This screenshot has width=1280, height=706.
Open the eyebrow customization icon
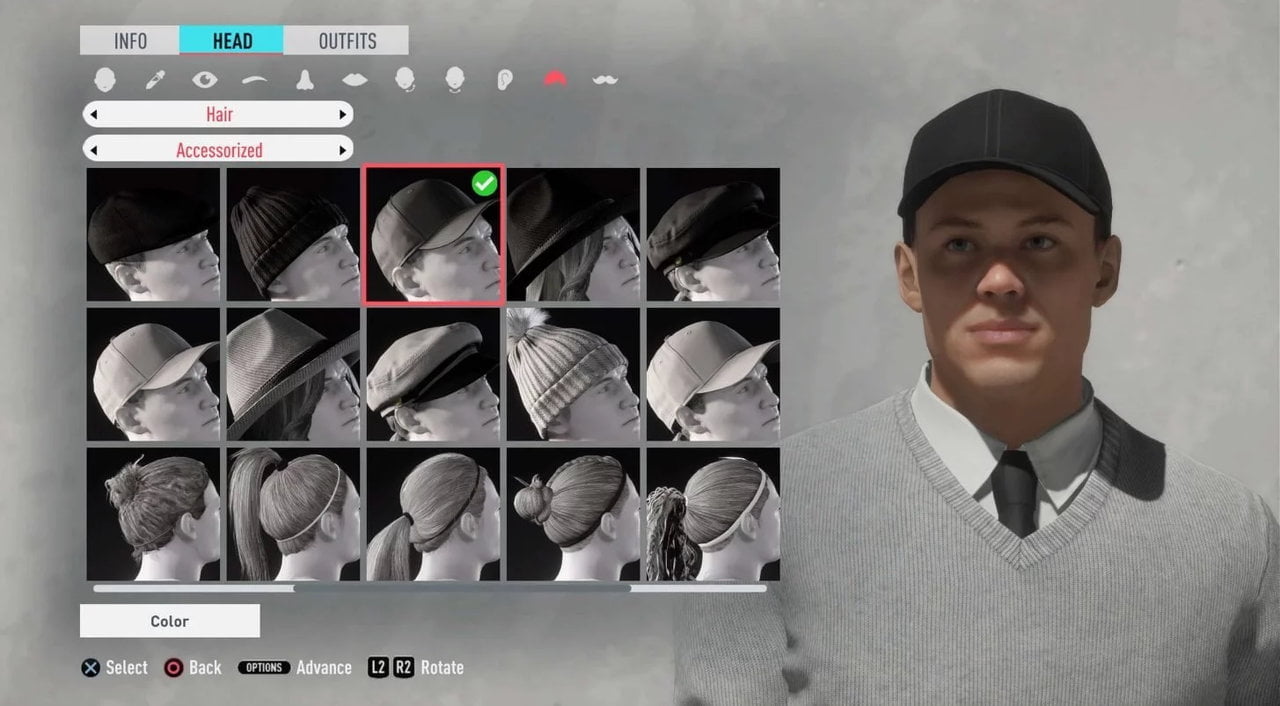255,79
